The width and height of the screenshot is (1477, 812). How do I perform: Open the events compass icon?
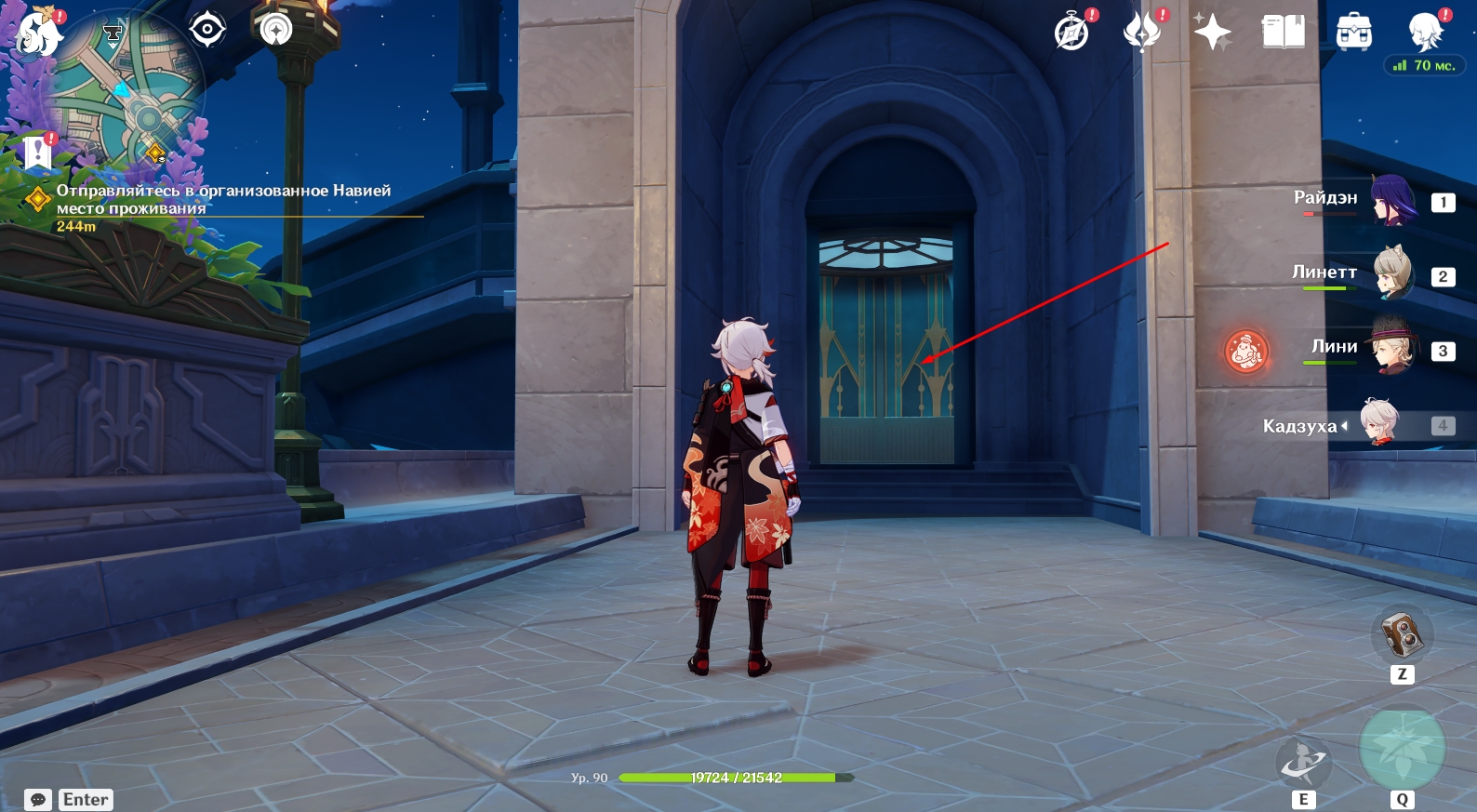pos(1072,33)
